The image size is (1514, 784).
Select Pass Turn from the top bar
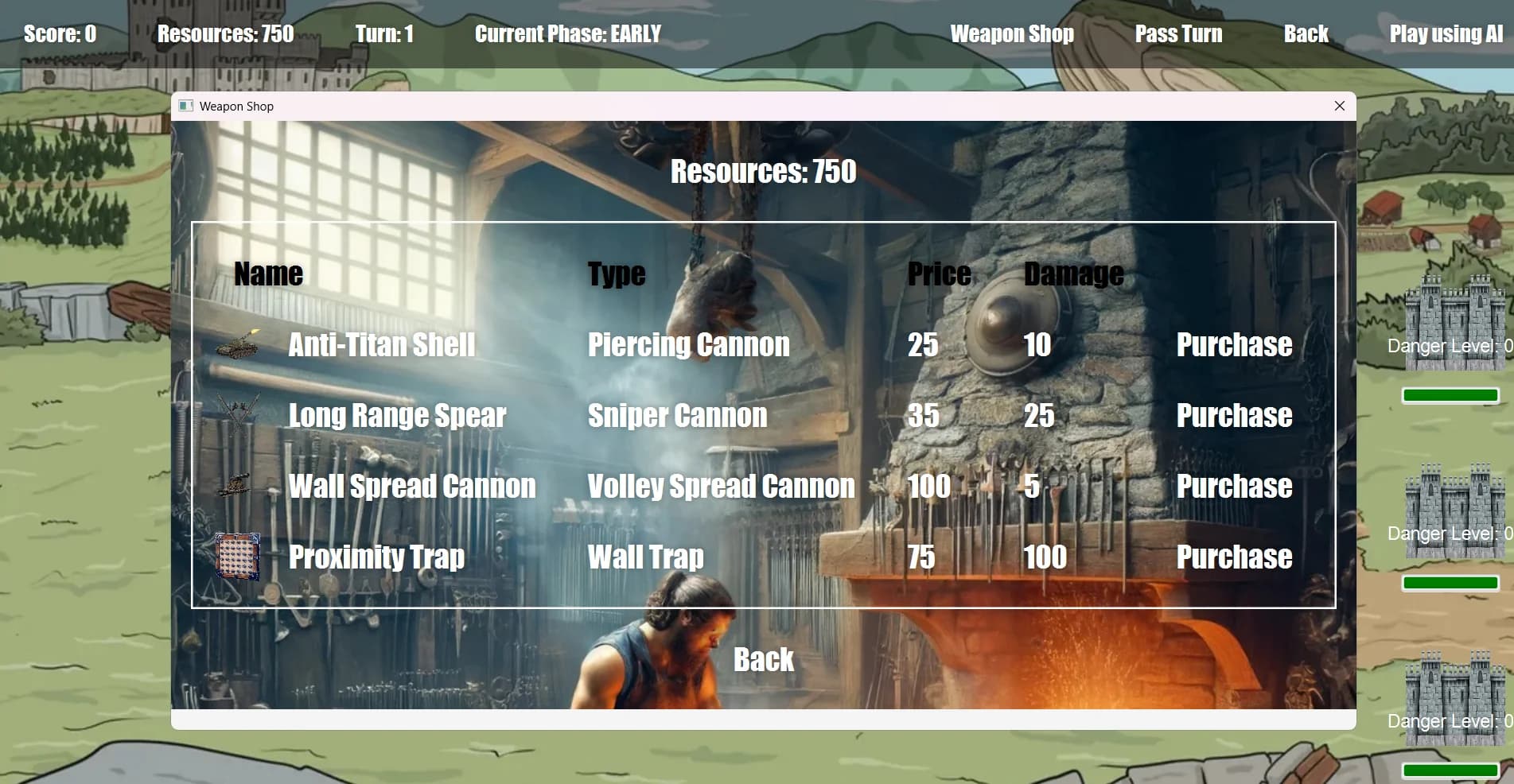[1179, 33]
